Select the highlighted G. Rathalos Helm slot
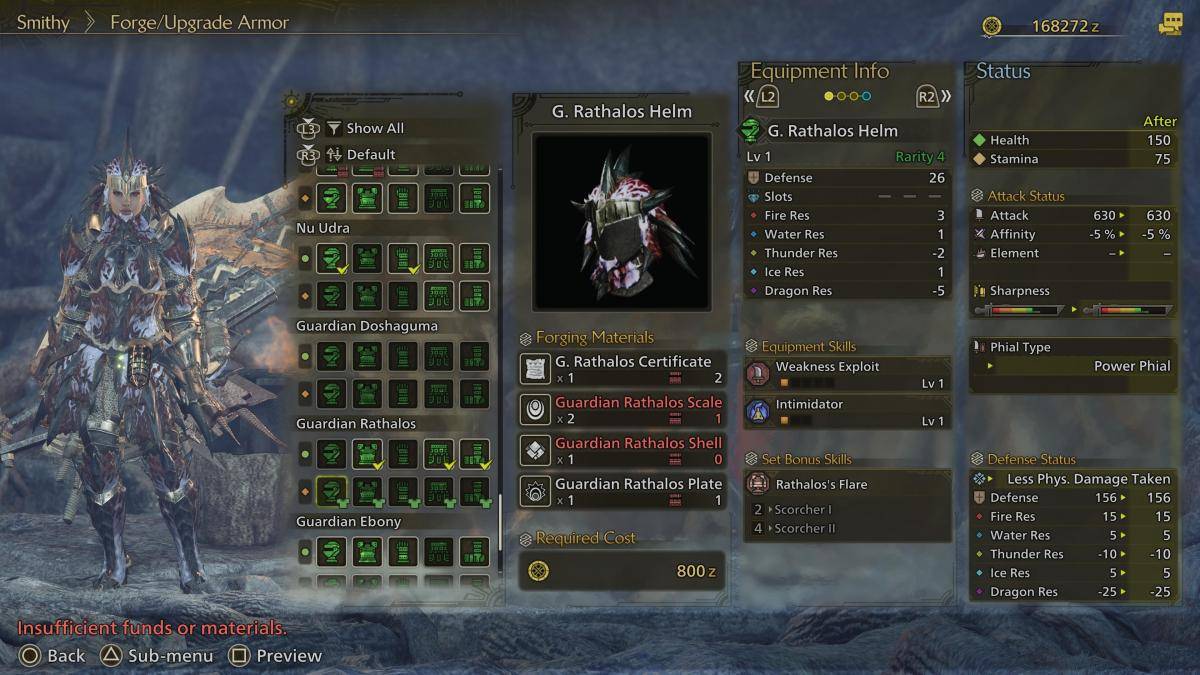This screenshot has height=675, width=1200. 331,491
